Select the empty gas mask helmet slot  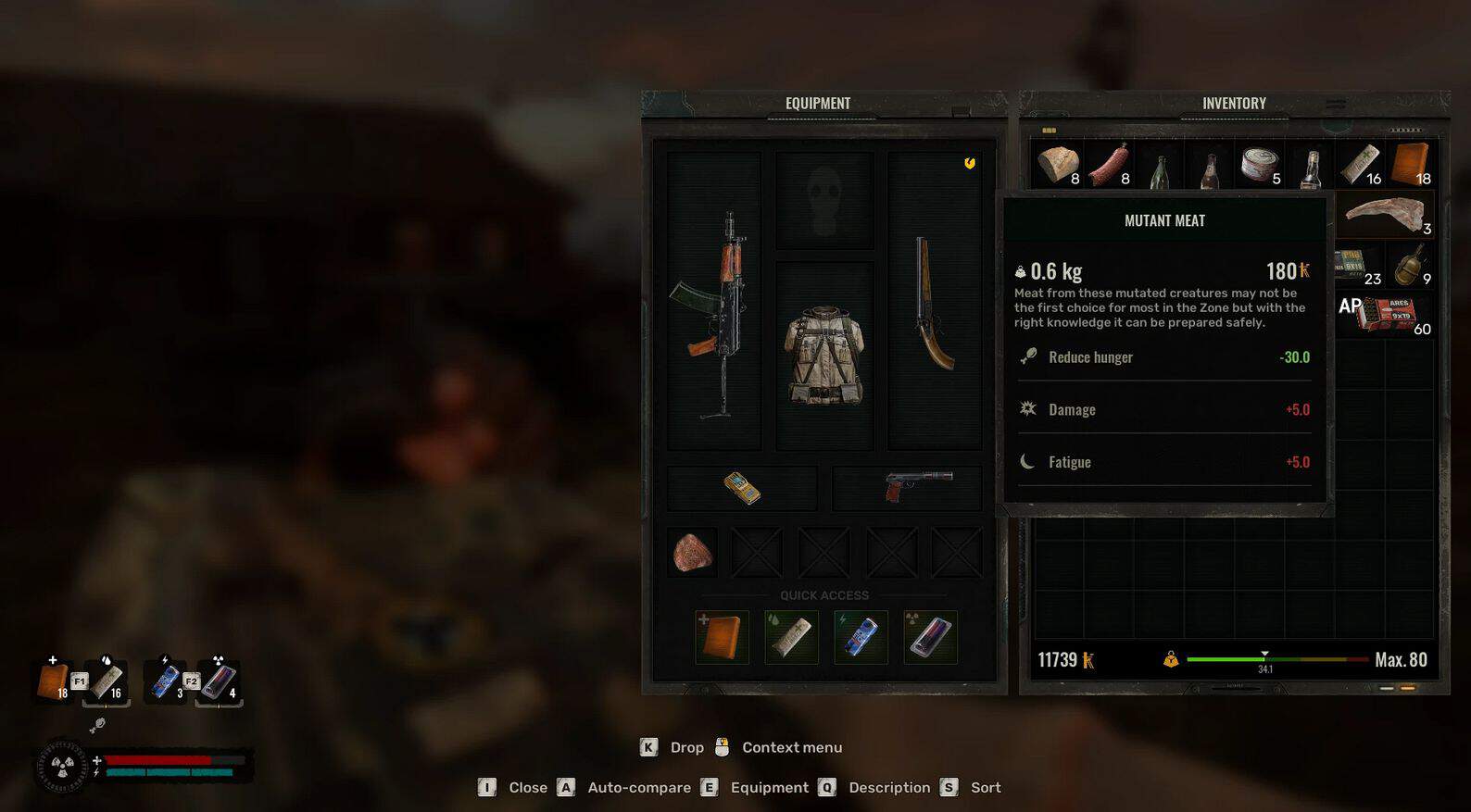[x=824, y=200]
